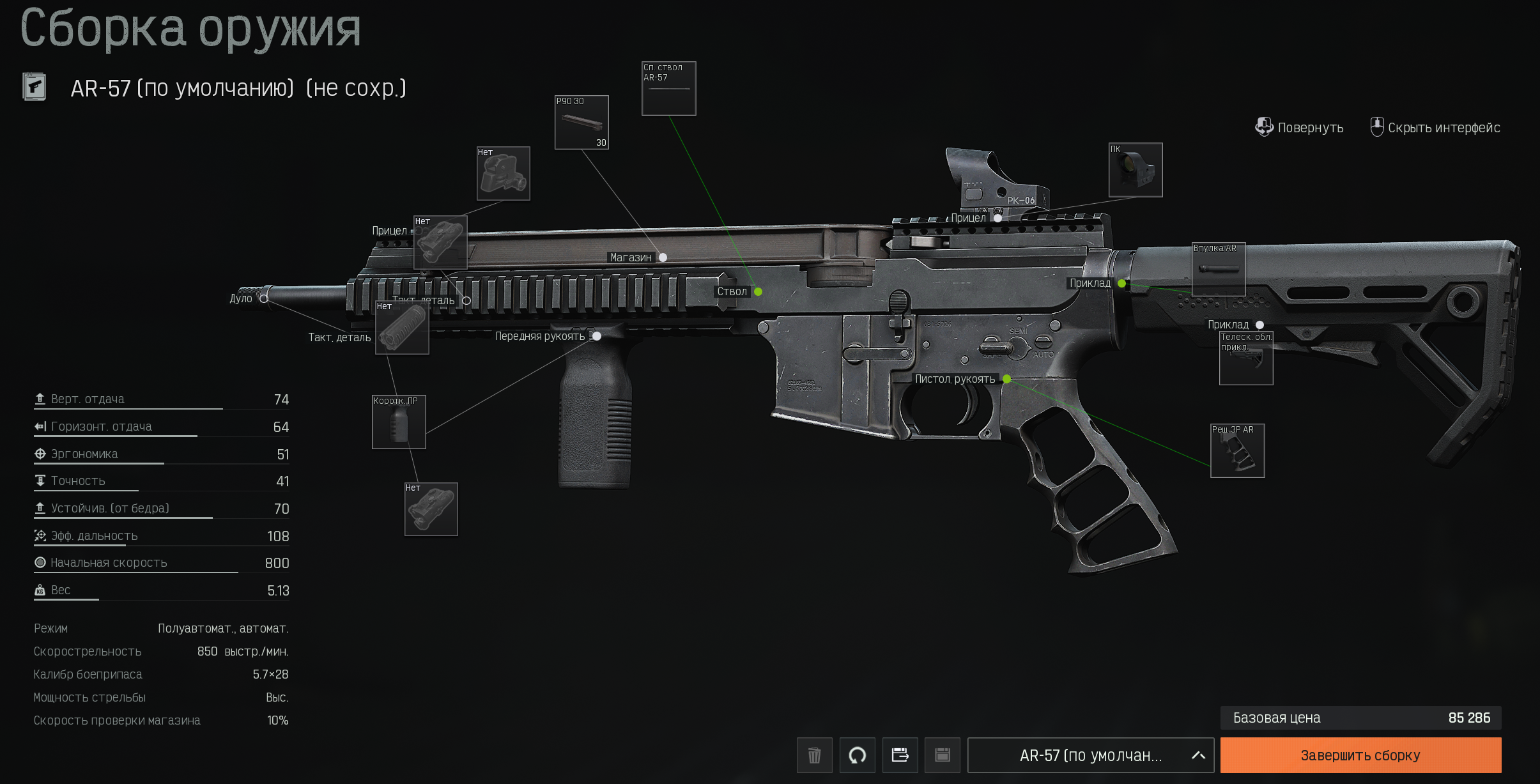The width and height of the screenshot is (1540, 784).
Task: Open the Сп. ствол AR-57 barrel slot
Action: point(668,89)
